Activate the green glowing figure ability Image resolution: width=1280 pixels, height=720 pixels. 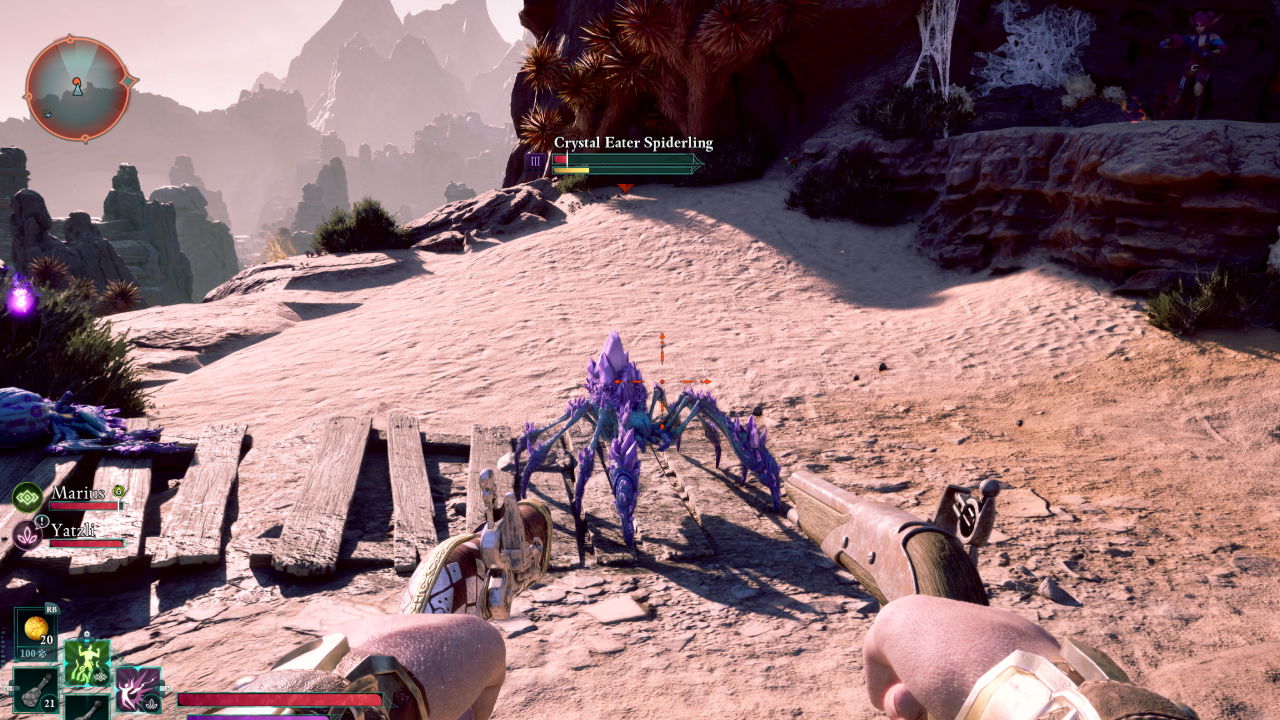click(x=87, y=663)
